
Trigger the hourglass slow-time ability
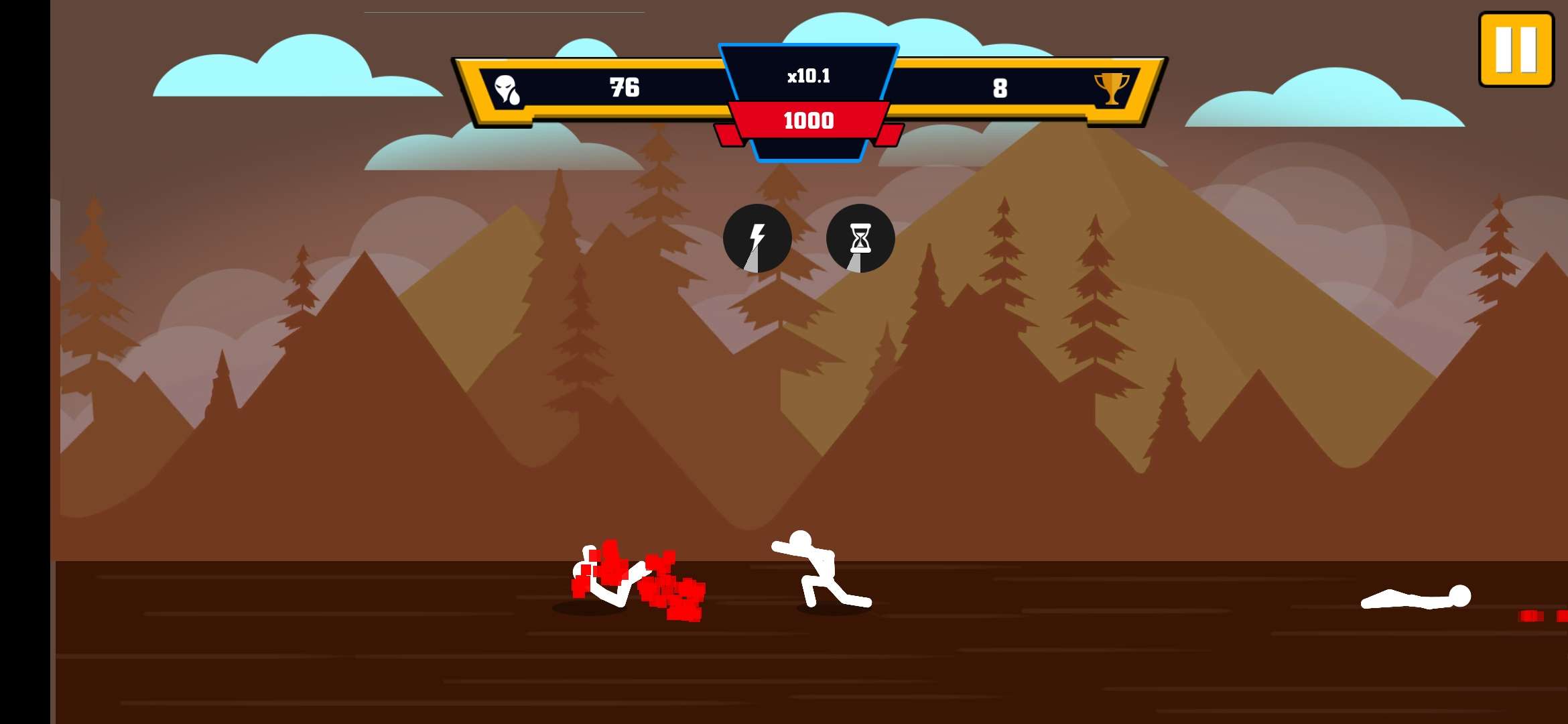(860, 238)
